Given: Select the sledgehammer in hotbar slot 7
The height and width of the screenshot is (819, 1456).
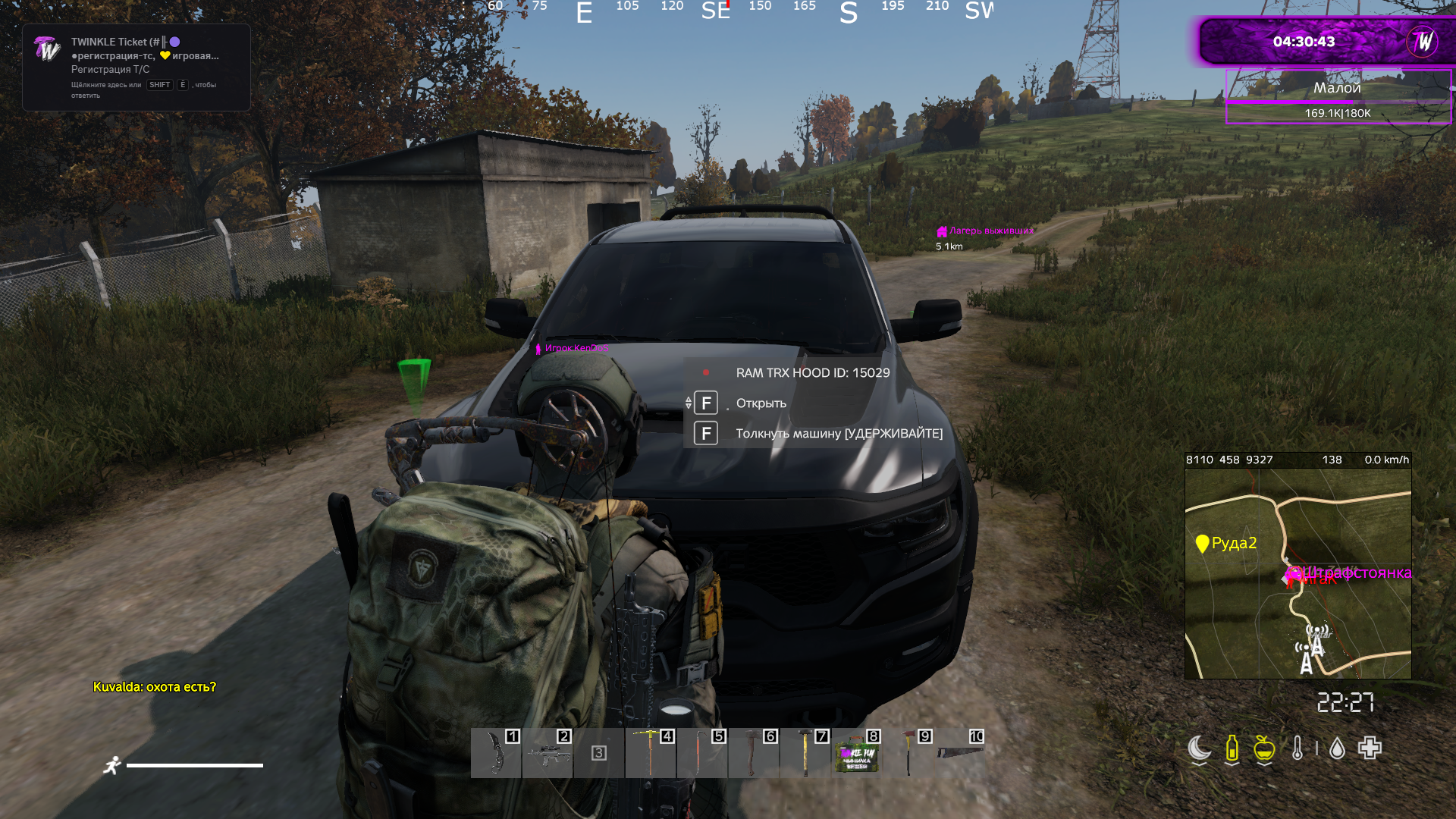Looking at the screenshot, I should click(x=805, y=753).
